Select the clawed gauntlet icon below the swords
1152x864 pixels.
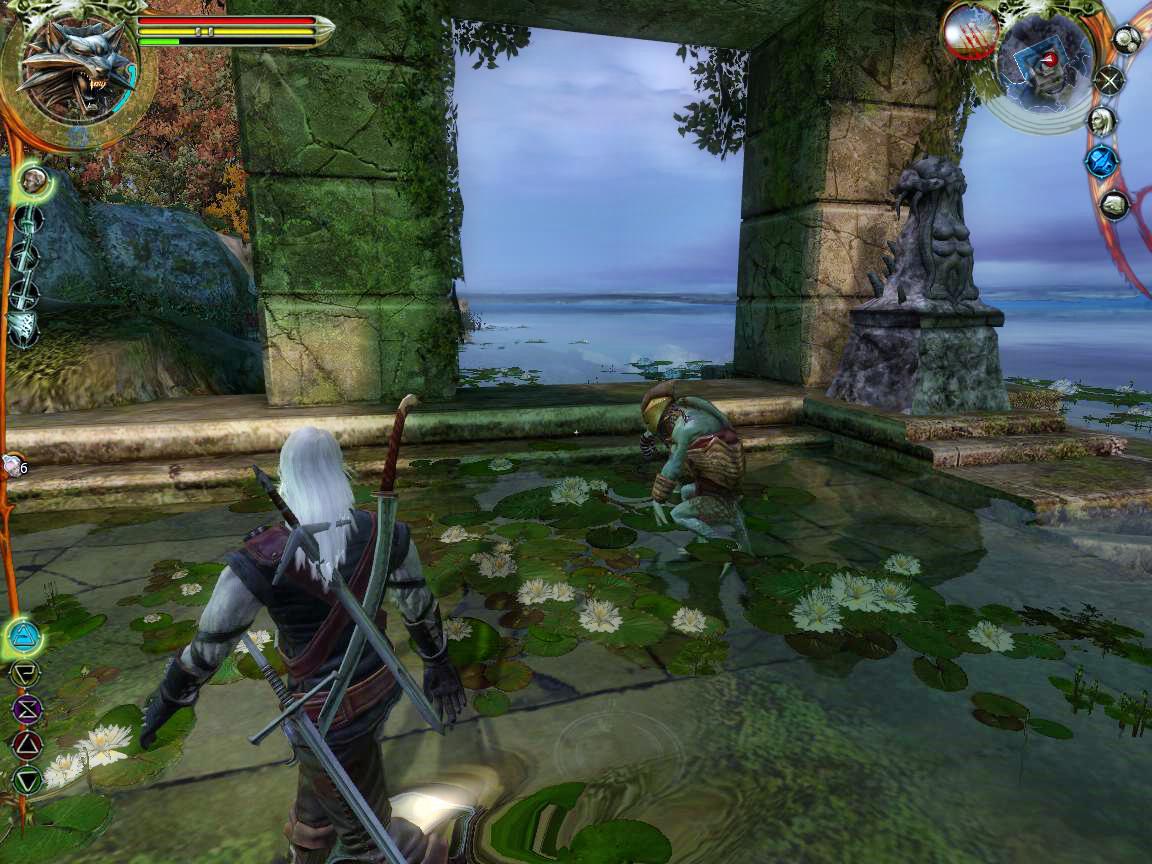pos(22,327)
